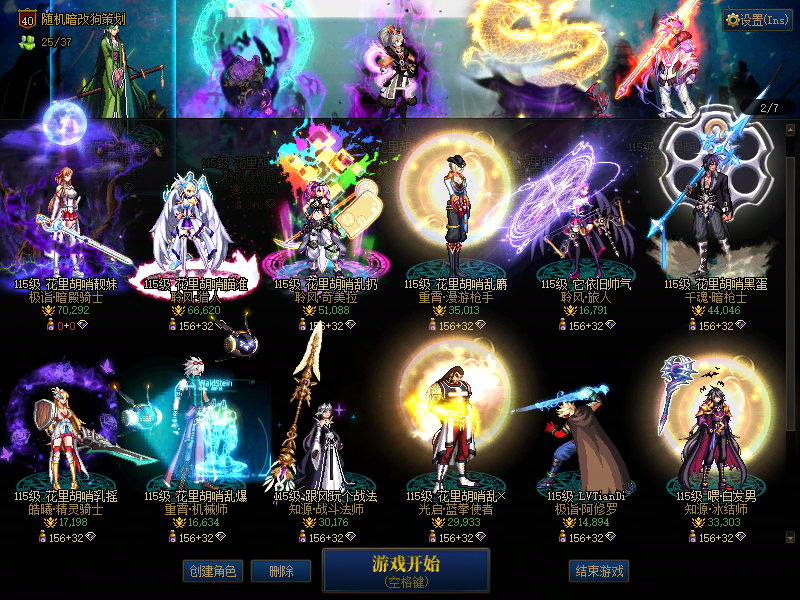The image size is (800, 600).
Task: Pick the 知源·冰结师 character
Action: tap(716, 440)
